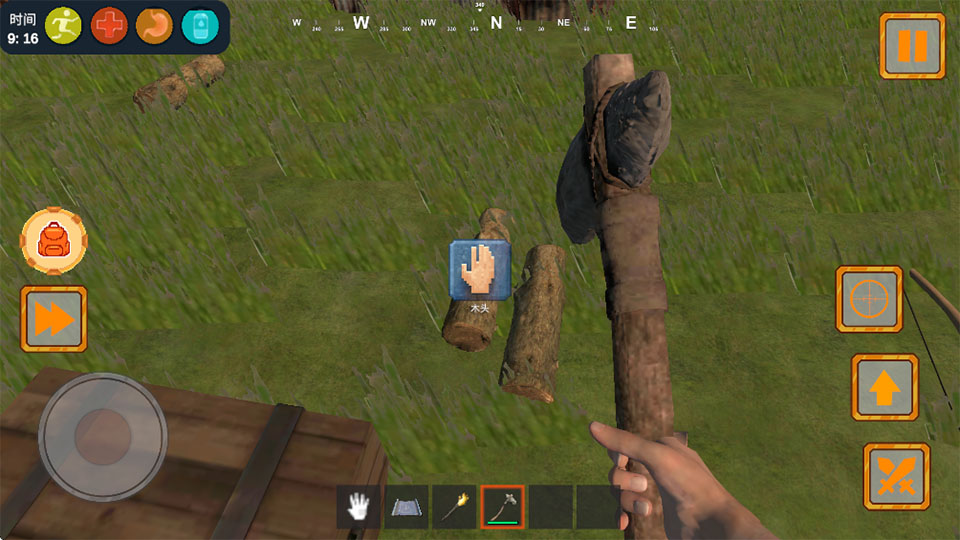Select the blueprint scroll hotbar slot
The width and height of the screenshot is (960, 540).
406,507
